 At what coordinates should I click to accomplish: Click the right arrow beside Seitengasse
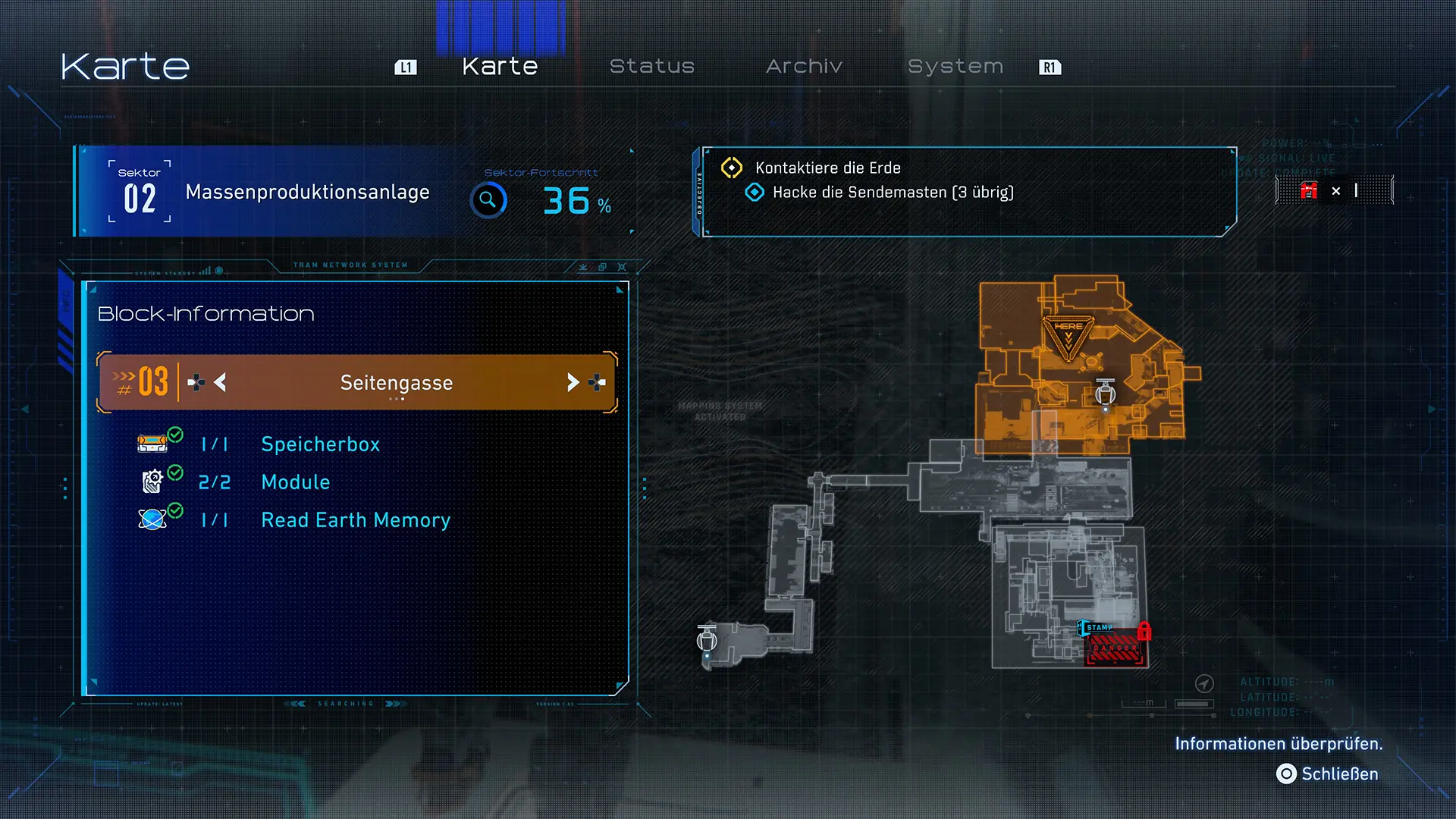pos(573,382)
